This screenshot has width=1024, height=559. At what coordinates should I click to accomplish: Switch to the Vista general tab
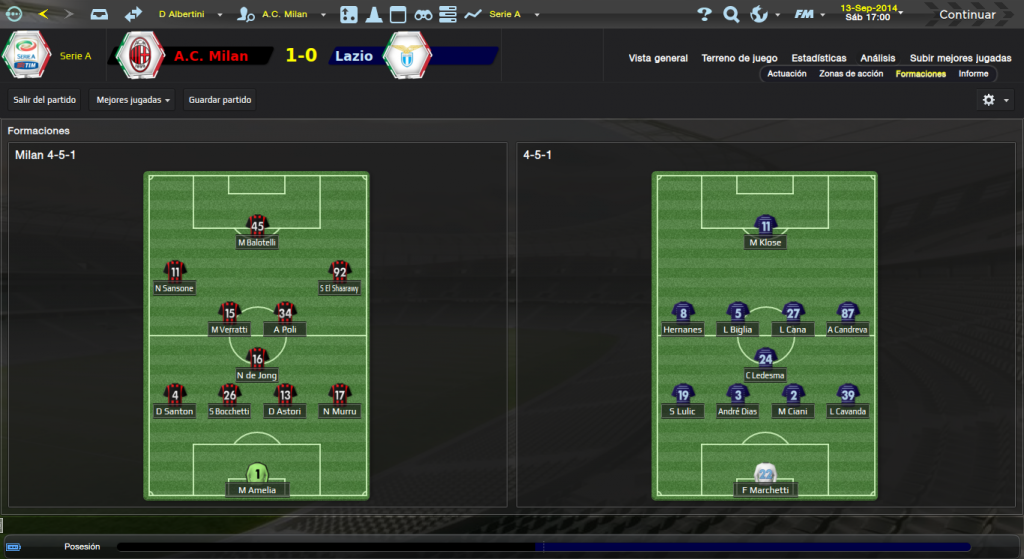(x=658, y=58)
